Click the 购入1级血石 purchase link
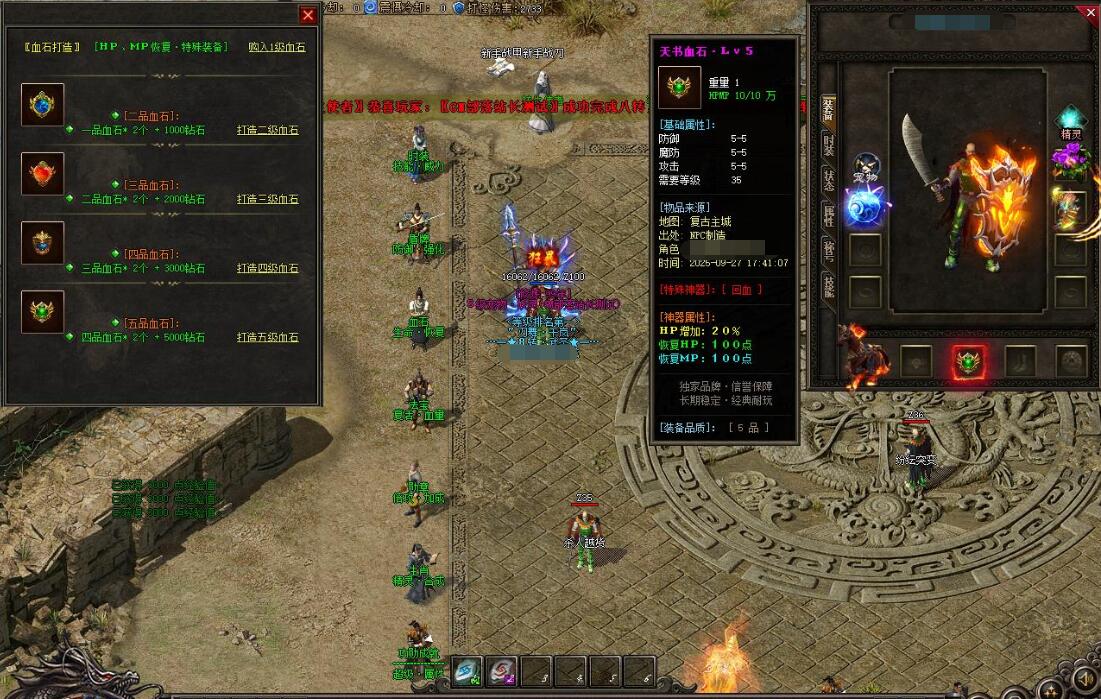The height and width of the screenshot is (699, 1101). point(277,46)
